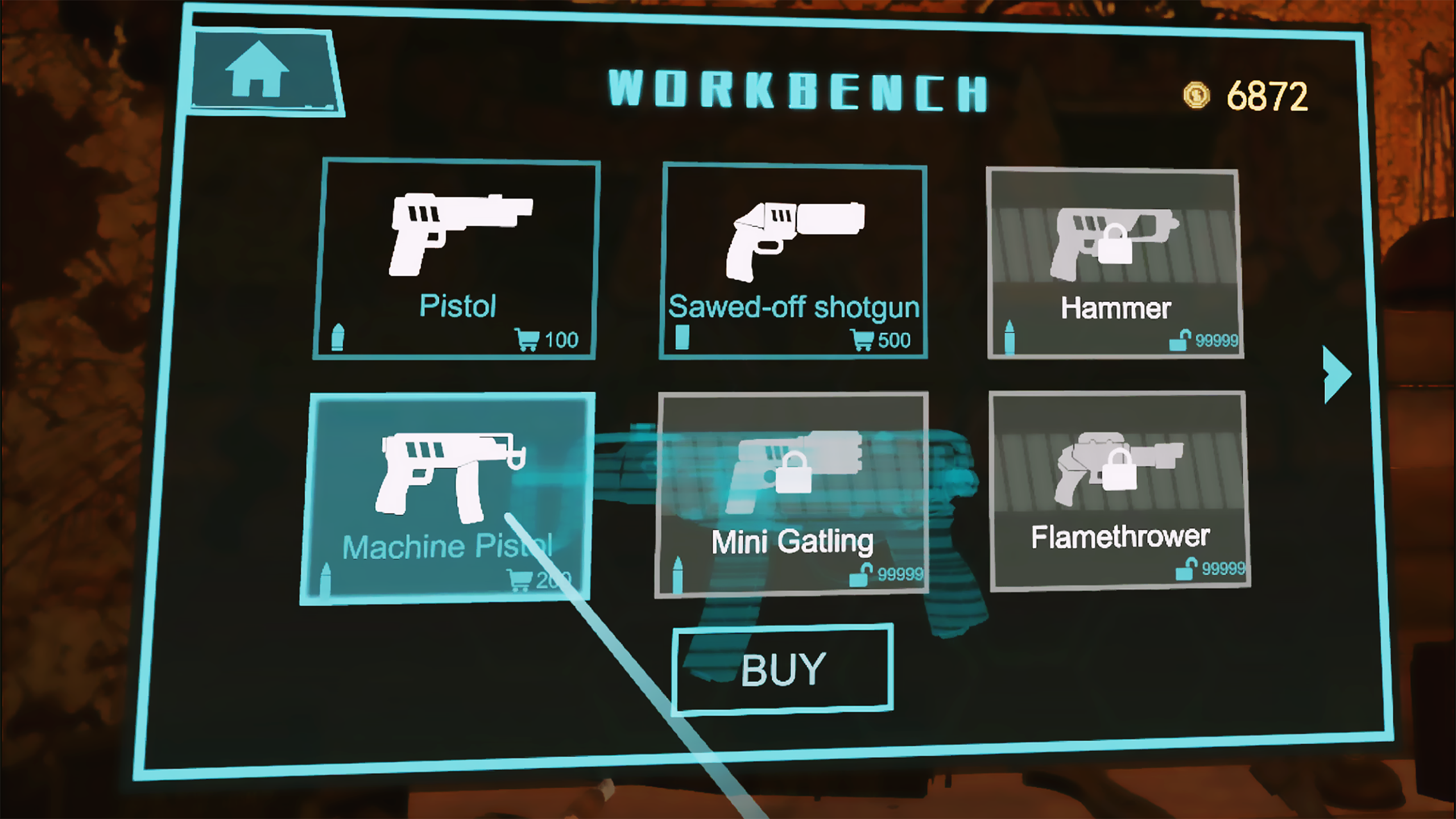Select the locked Hammer weapon tile
This screenshot has height=819, width=1456.
(1115, 264)
